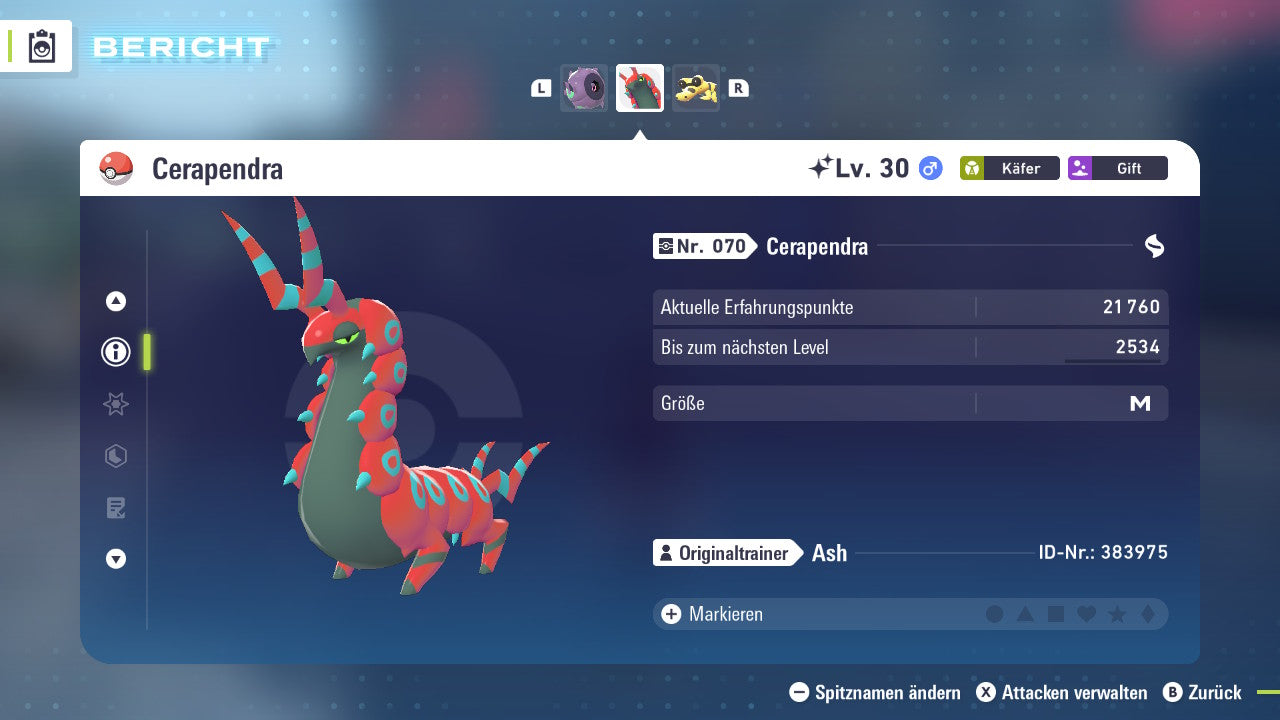
Task: Switch to the stats star-shaped tab
Action: (116, 404)
